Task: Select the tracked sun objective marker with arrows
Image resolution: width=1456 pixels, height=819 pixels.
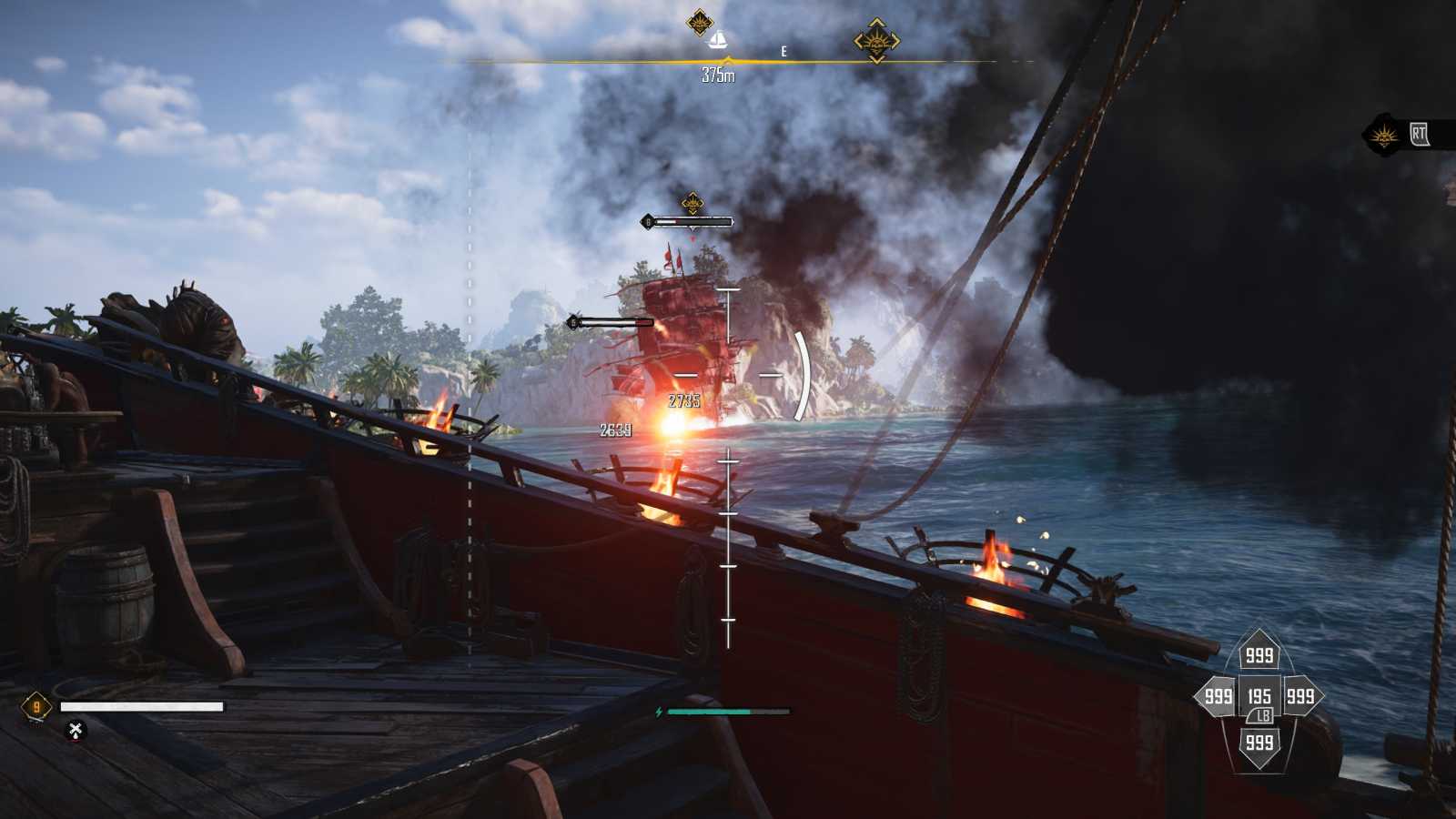Action: coord(876,41)
